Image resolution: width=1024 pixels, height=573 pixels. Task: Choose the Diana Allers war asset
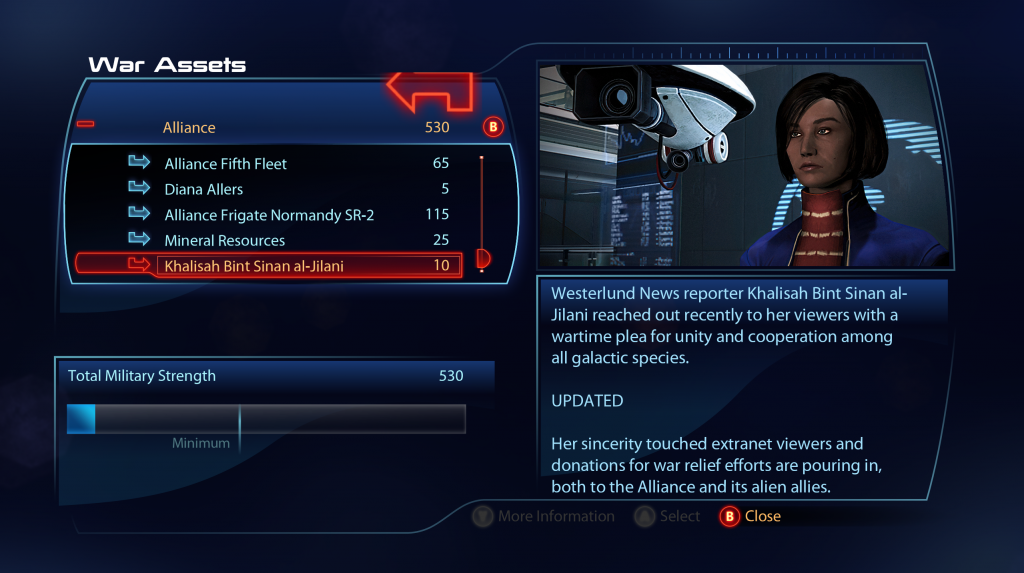pyautogui.click(x=204, y=189)
